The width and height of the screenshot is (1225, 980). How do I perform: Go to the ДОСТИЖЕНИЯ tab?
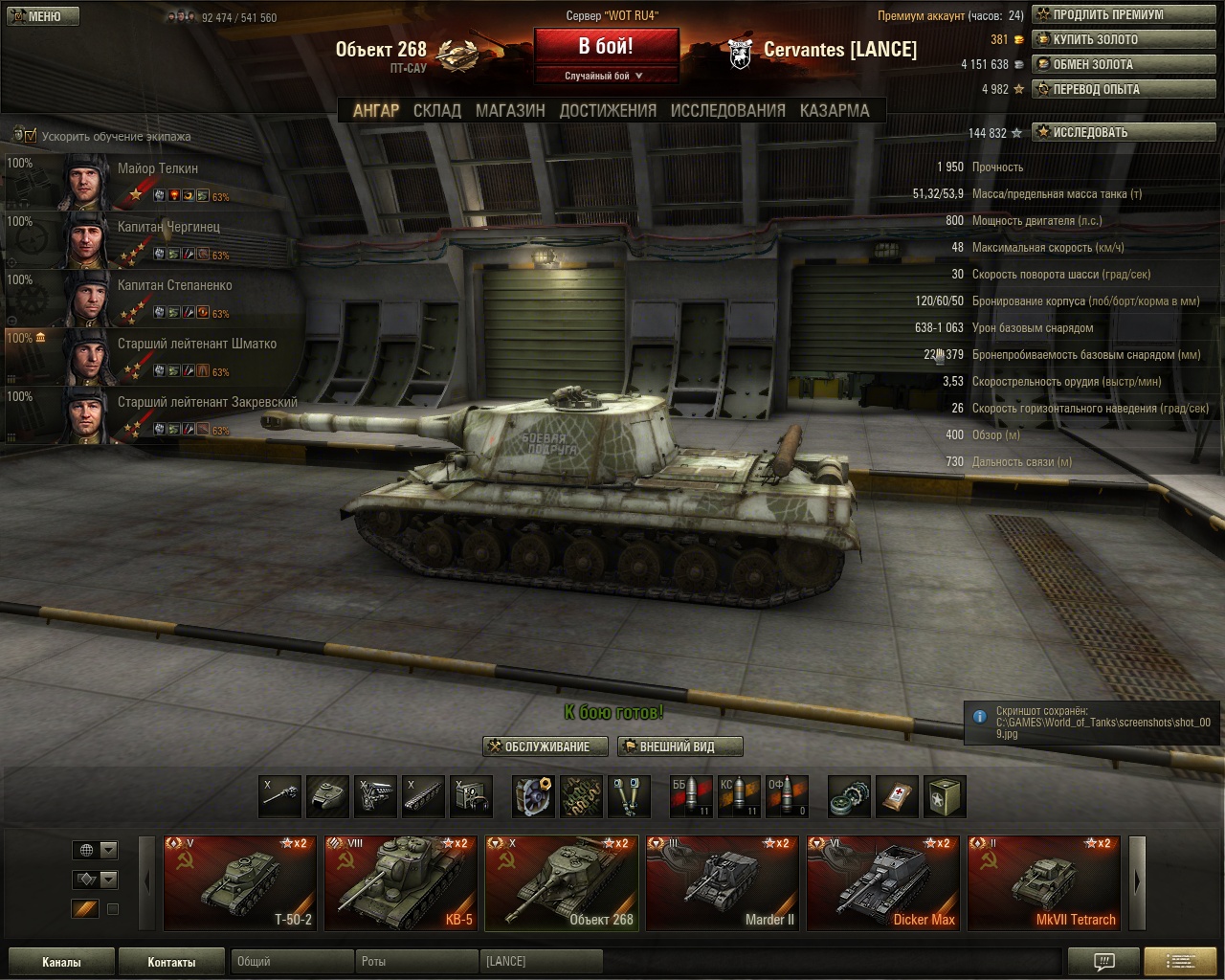pos(608,110)
